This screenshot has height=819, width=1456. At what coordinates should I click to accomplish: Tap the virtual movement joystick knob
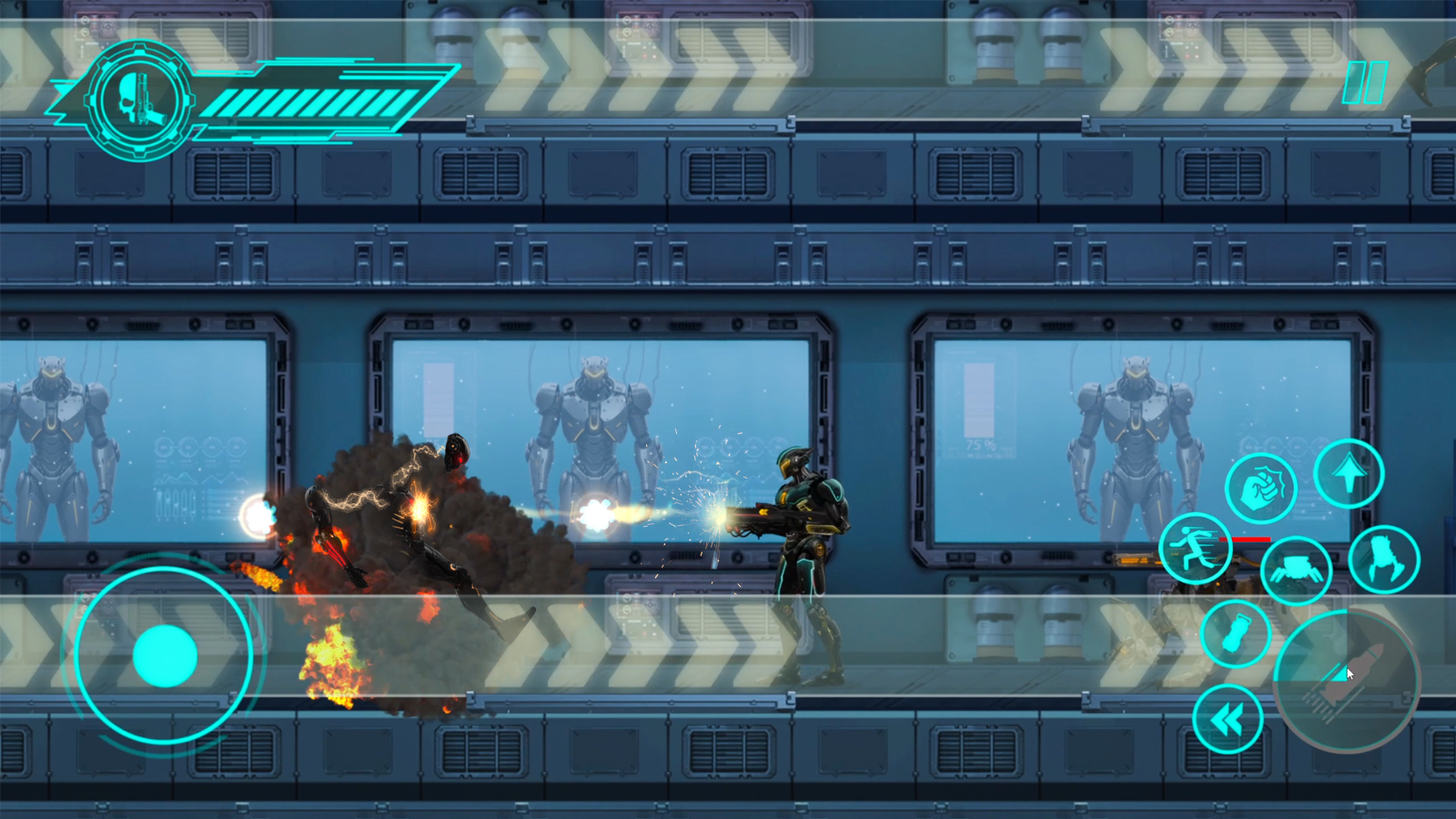[x=165, y=655]
